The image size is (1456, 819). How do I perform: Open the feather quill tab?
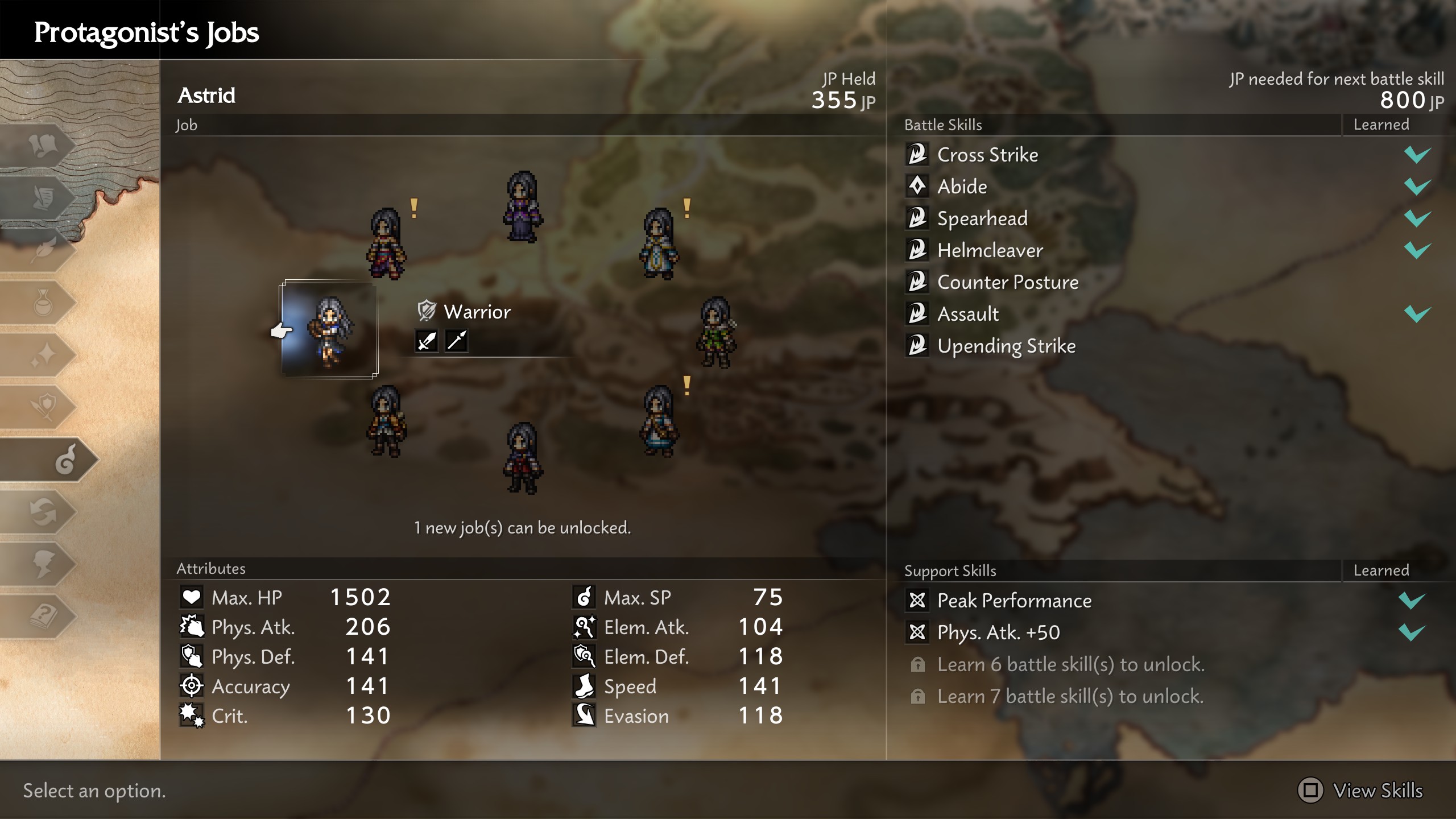[x=43, y=250]
